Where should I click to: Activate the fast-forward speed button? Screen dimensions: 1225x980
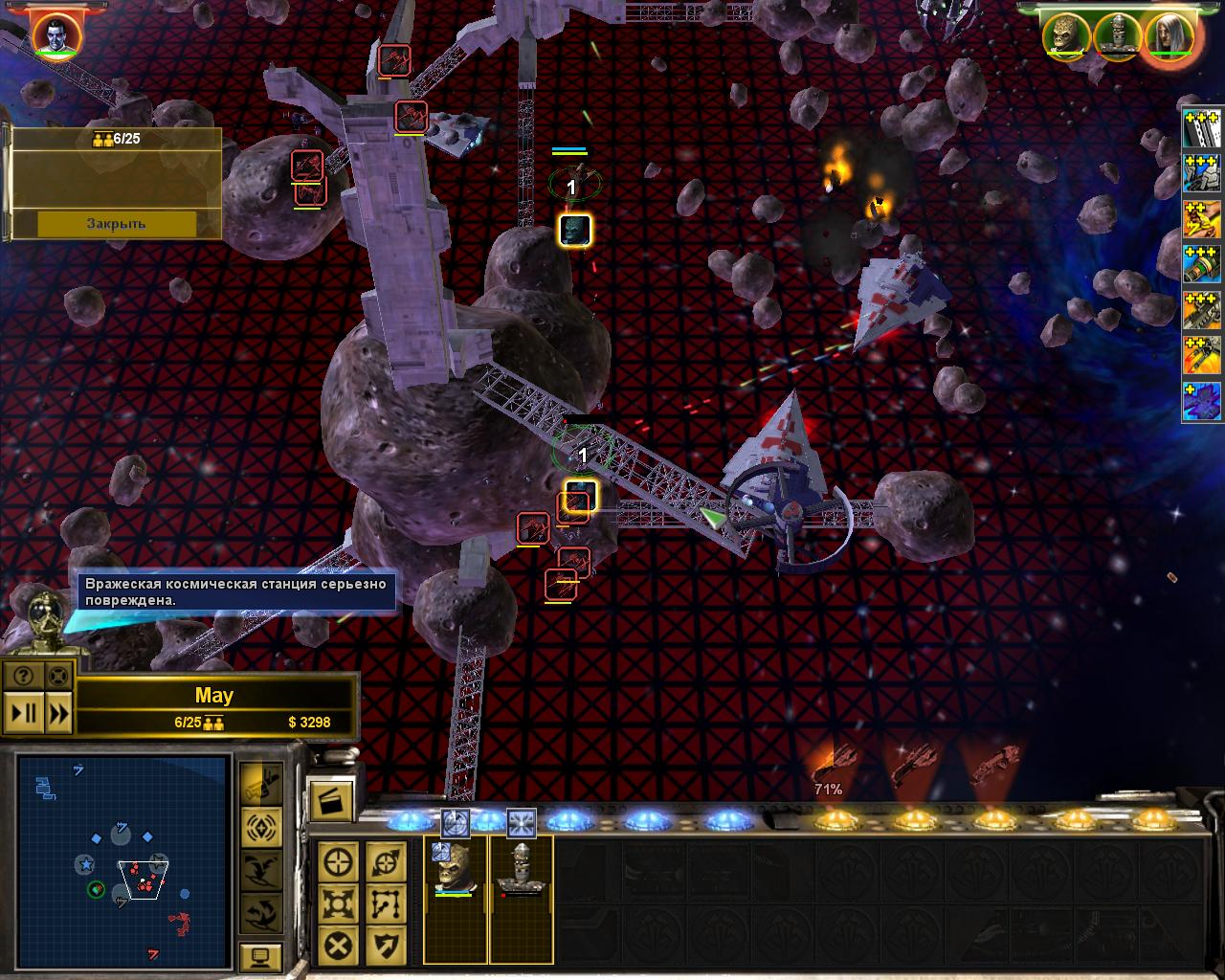pos(58,713)
